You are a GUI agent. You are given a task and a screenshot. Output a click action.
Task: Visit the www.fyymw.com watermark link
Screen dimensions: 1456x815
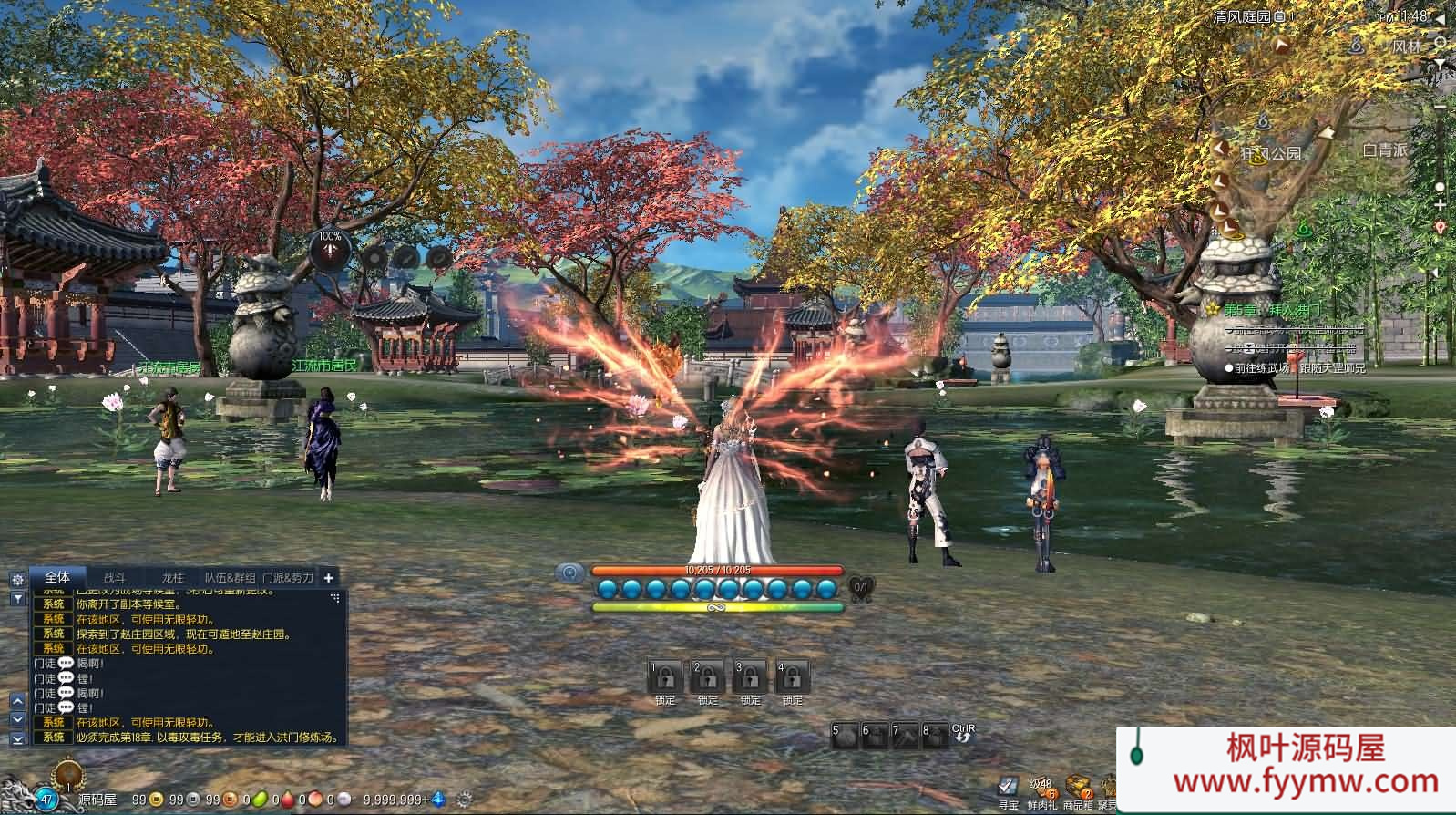point(1306,781)
